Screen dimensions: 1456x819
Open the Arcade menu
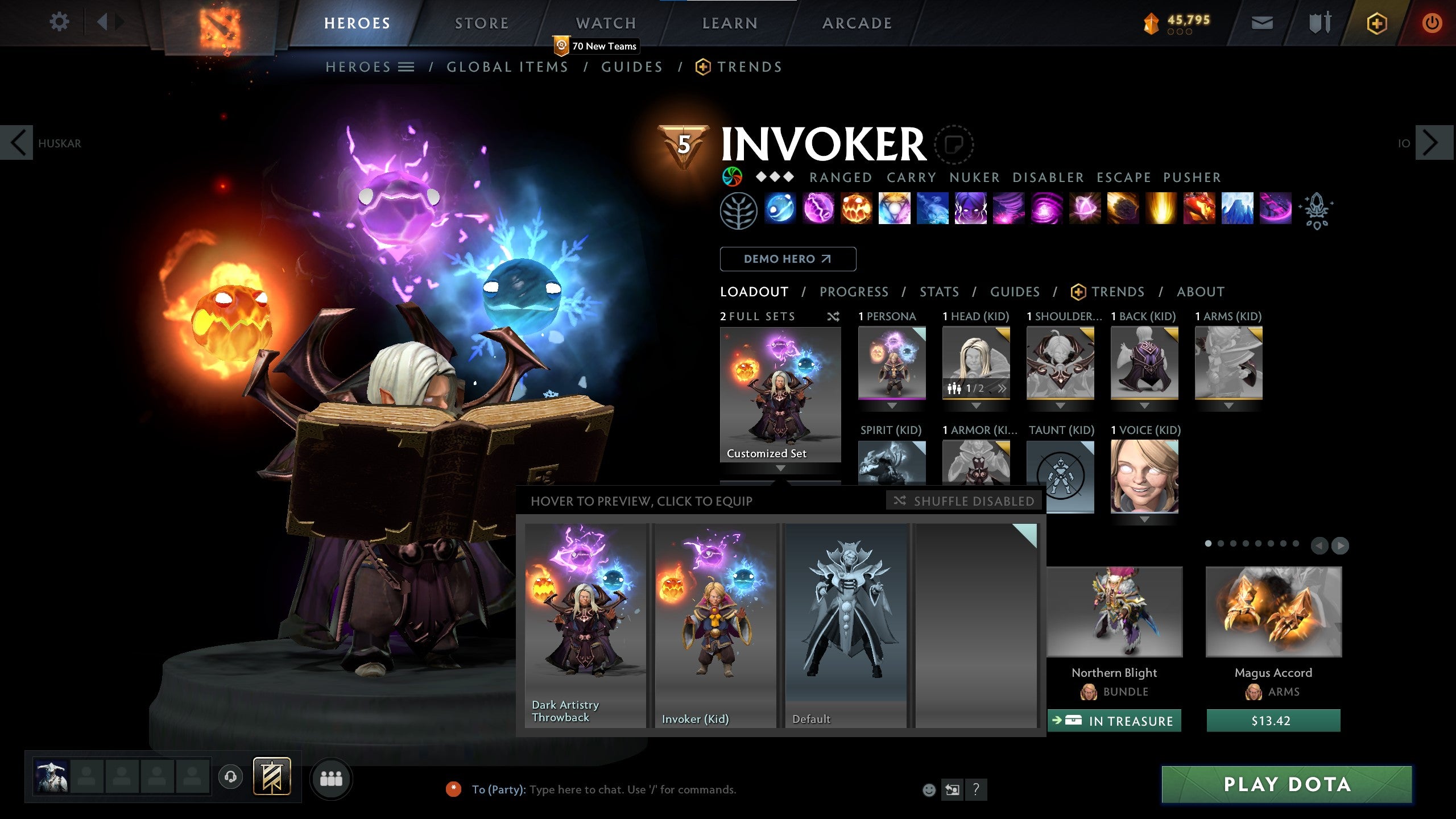pyautogui.click(x=857, y=23)
